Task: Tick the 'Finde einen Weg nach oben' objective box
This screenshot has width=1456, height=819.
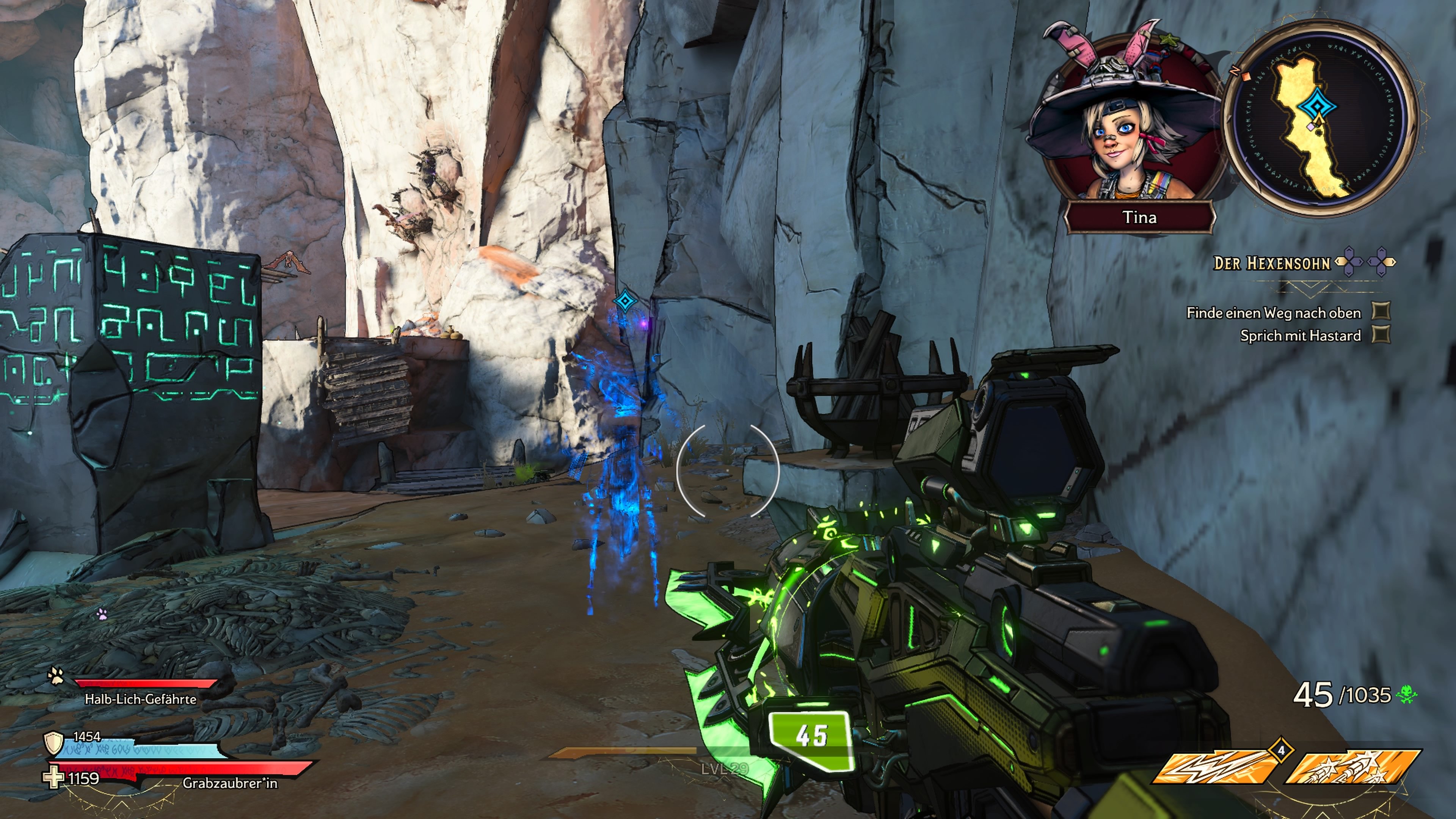Action: coord(1381,311)
